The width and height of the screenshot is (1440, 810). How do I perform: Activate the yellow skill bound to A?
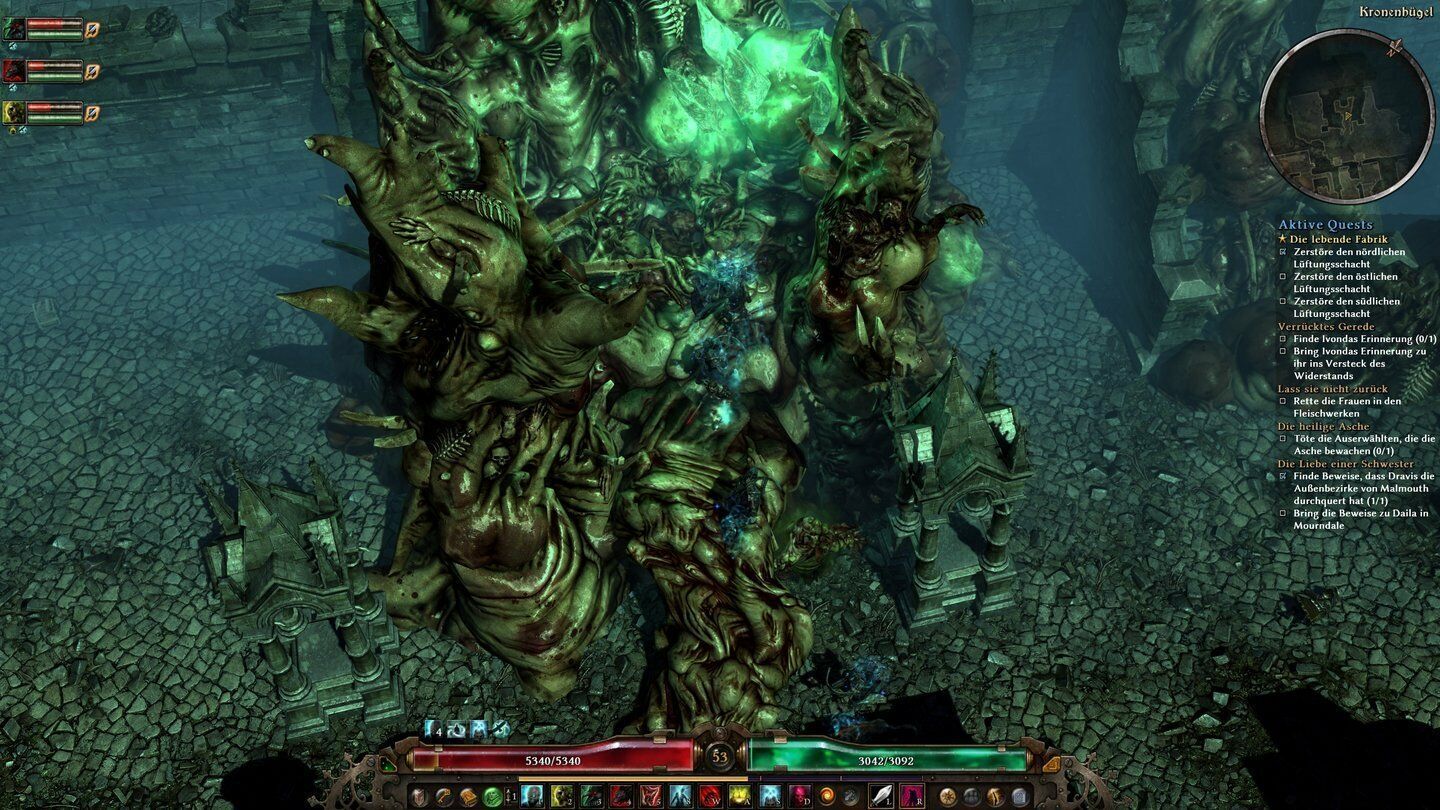point(740,796)
